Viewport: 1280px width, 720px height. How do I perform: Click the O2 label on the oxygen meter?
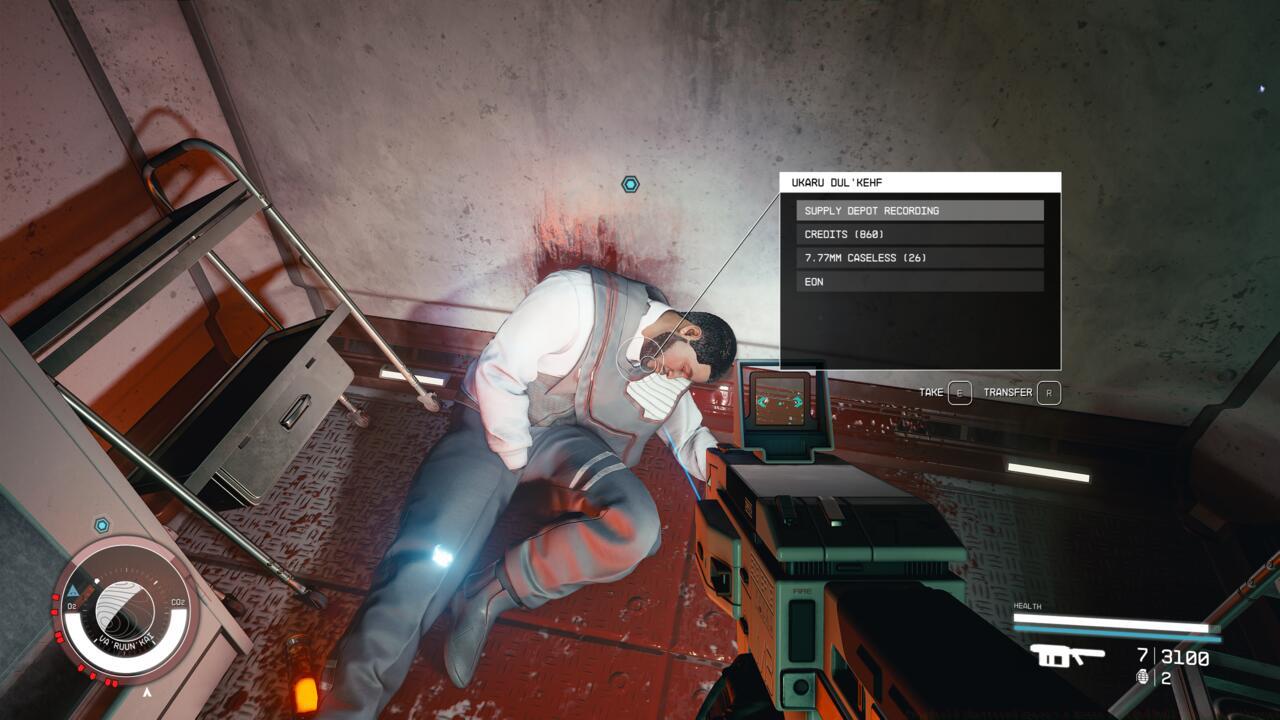(71, 605)
